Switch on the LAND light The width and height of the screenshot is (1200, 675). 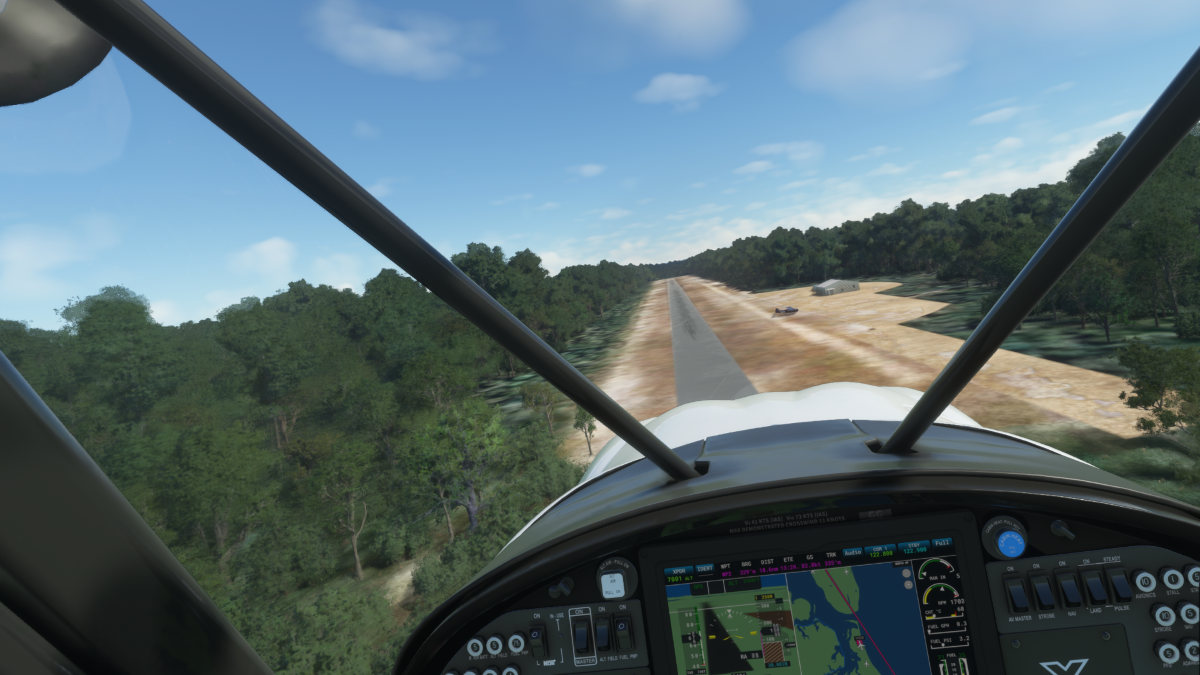pyautogui.click(x=1095, y=587)
